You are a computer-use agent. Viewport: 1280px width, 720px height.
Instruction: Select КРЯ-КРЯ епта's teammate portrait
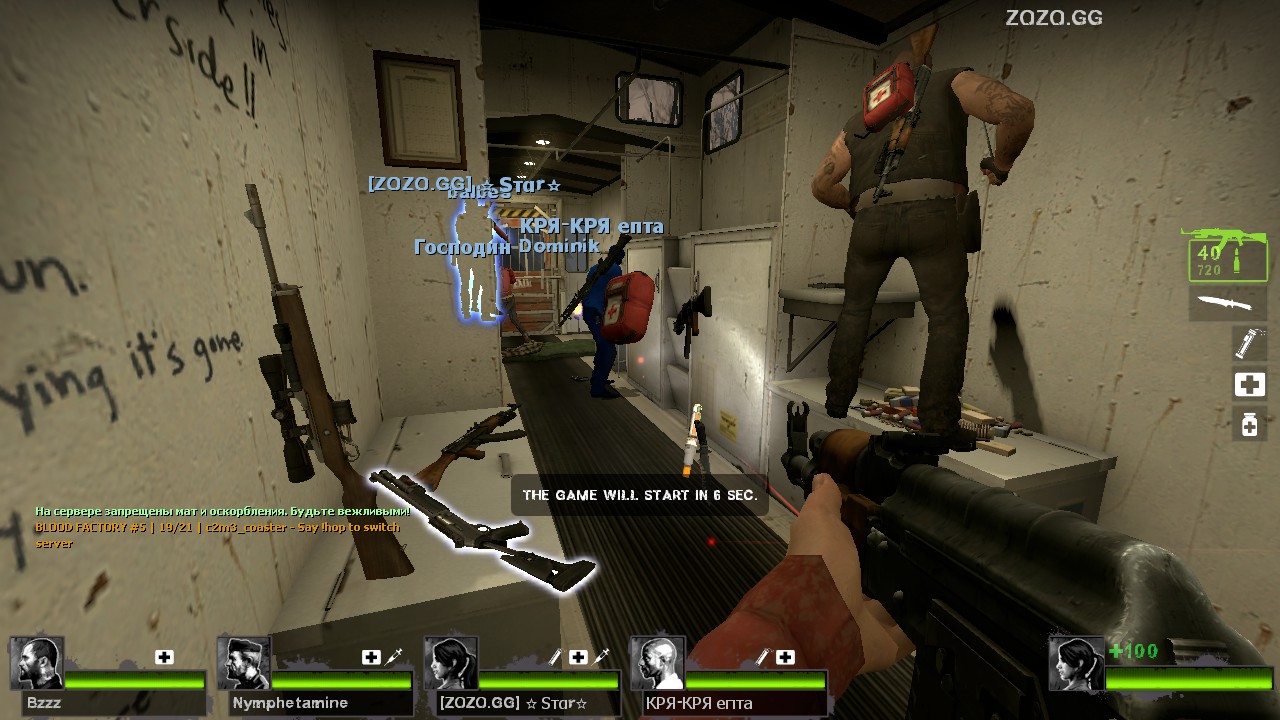coord(657,663)
